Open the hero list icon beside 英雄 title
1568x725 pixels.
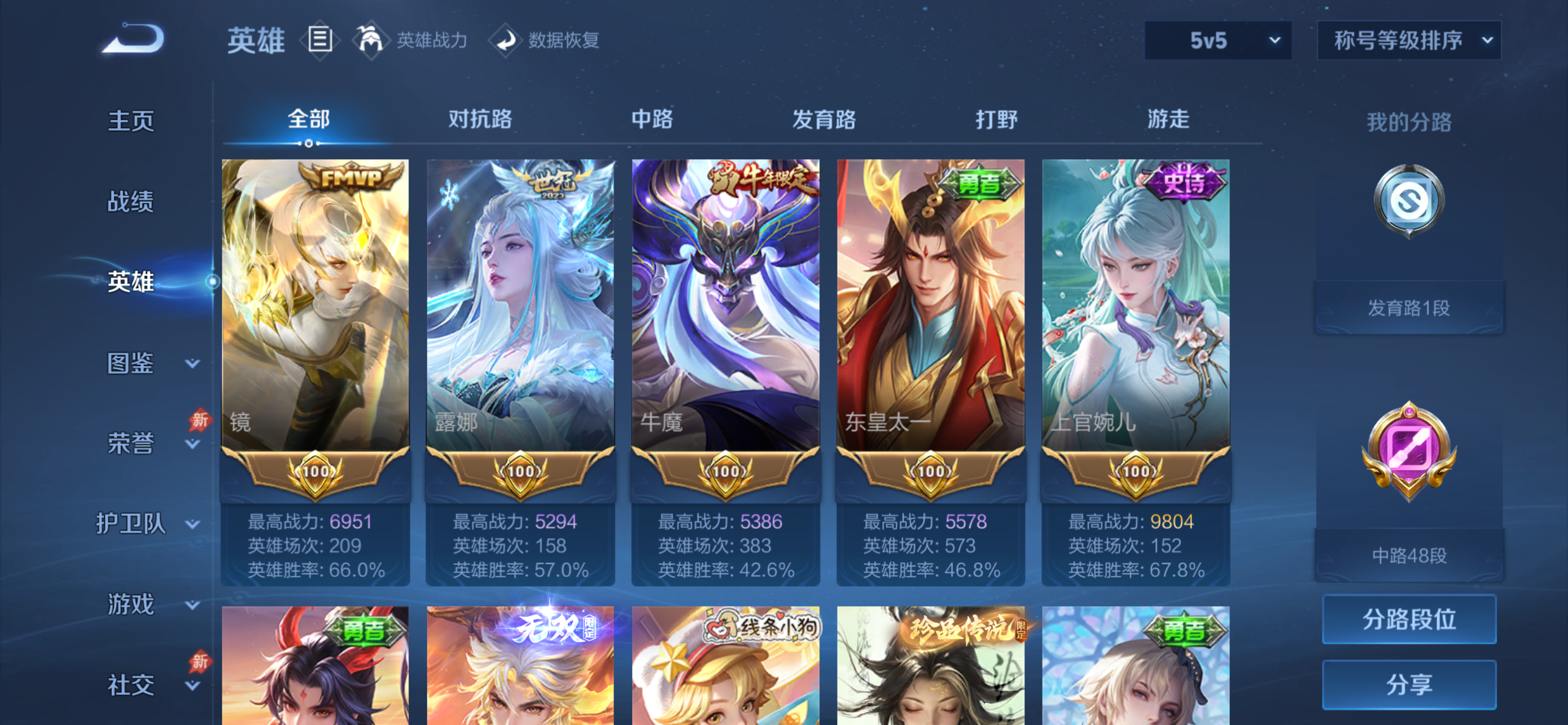tap(319, 40)
